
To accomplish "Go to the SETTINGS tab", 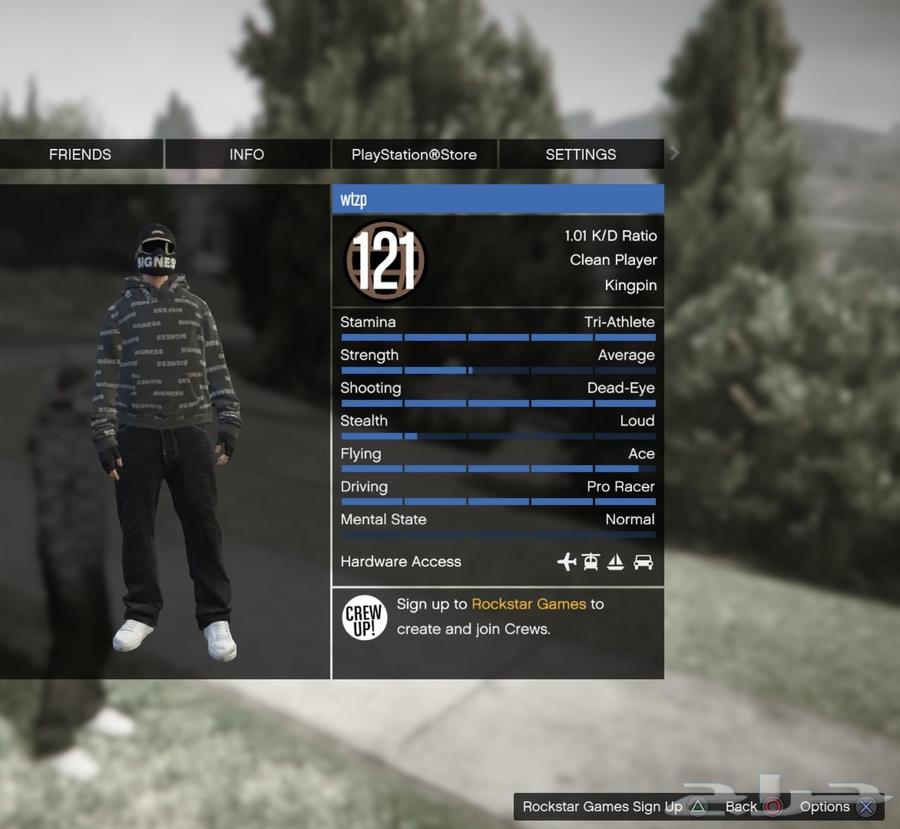I will tap(581, 154).
